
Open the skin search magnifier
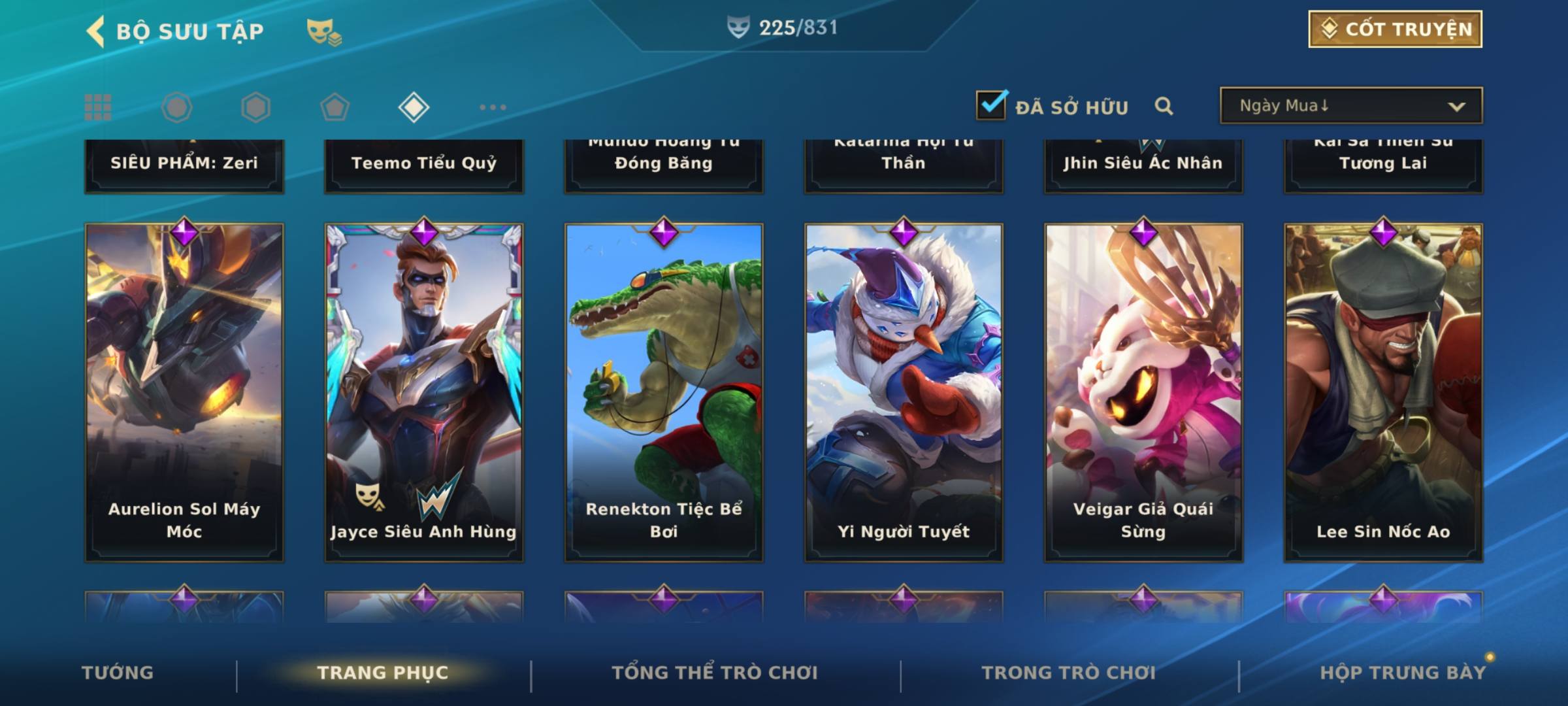click(1164, 106)
